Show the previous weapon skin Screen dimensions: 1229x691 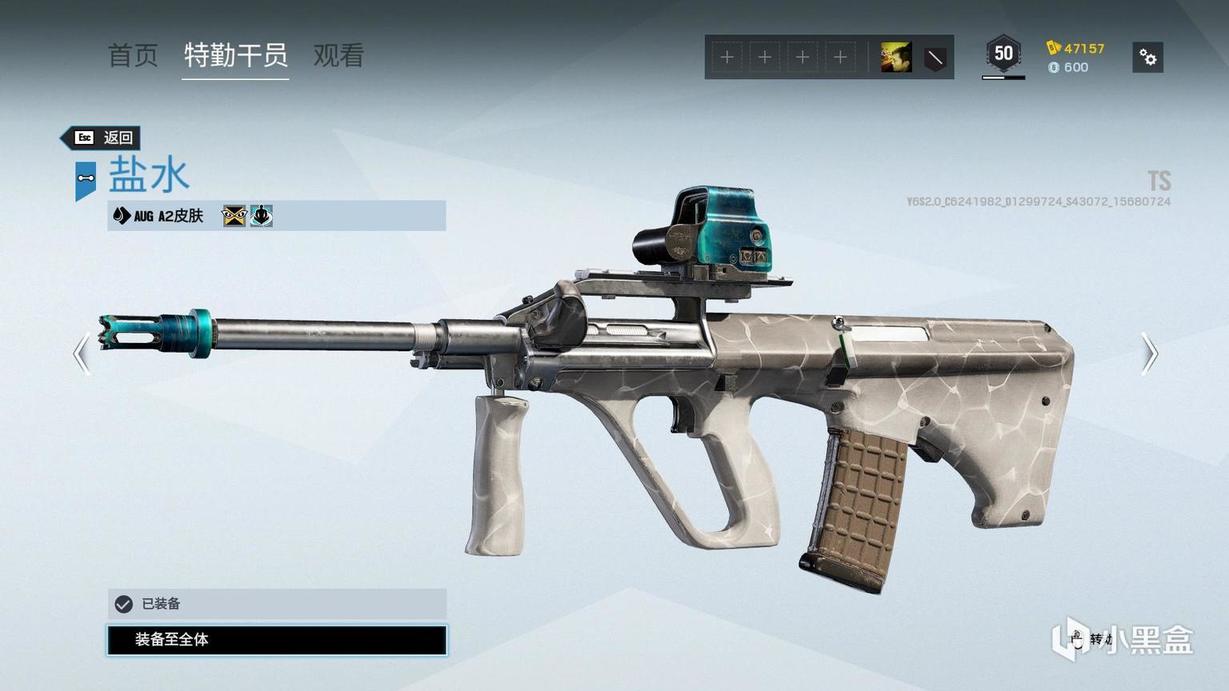coord(82,353)
